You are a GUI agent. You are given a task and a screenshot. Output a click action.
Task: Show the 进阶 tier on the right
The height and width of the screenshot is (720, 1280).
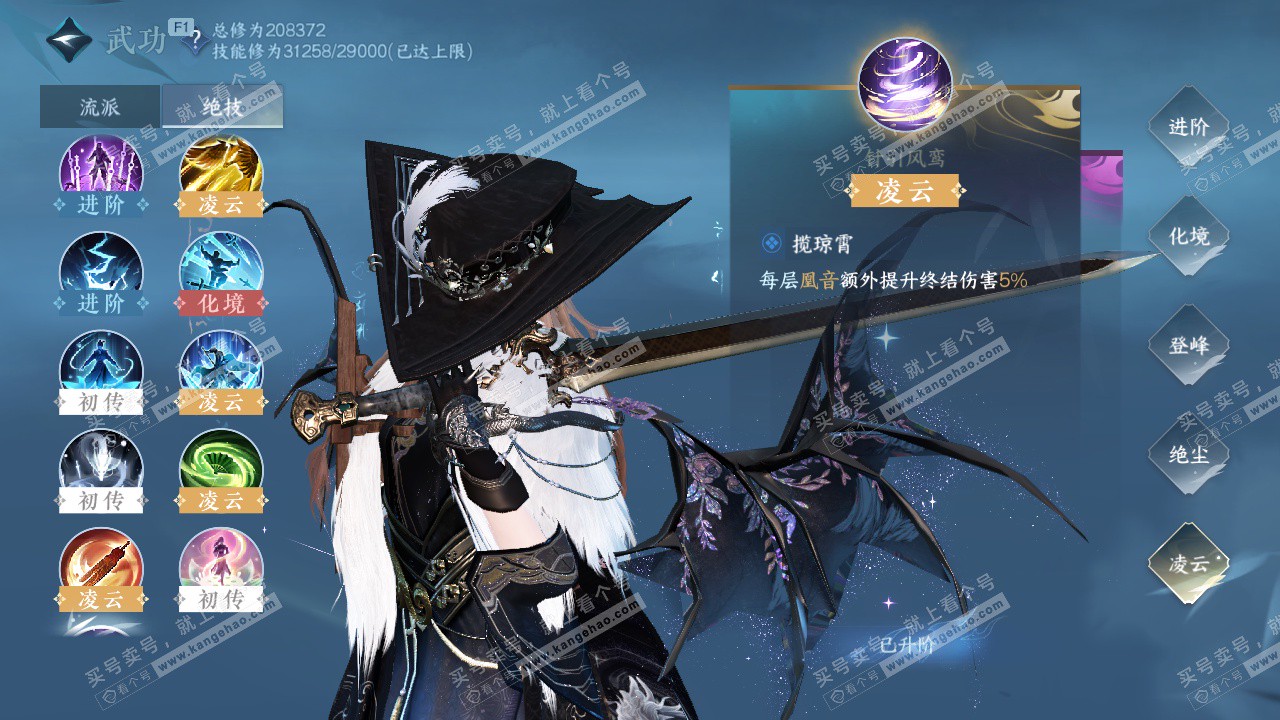pos(1188,127)
